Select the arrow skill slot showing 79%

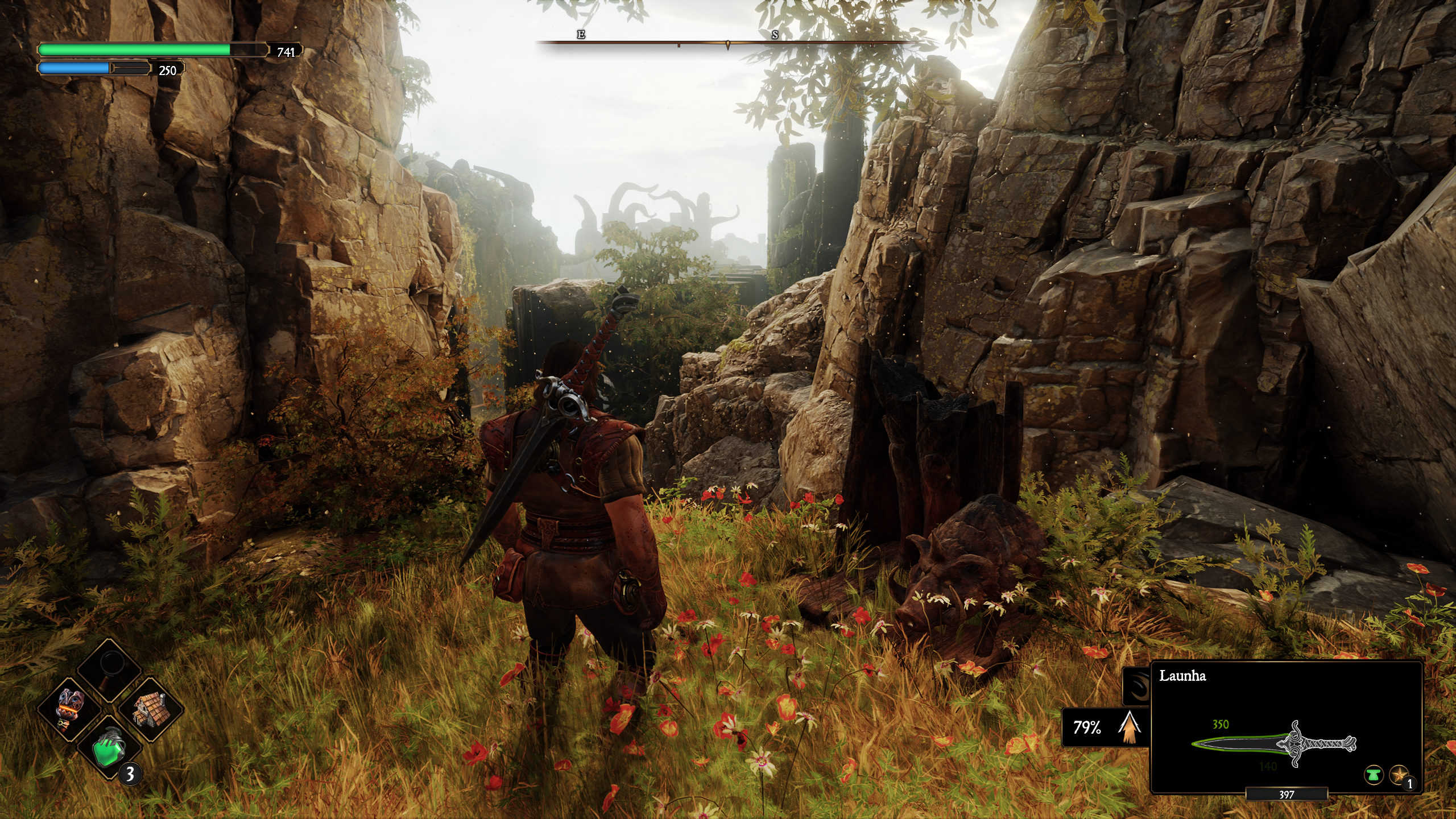coord(1103,727)
